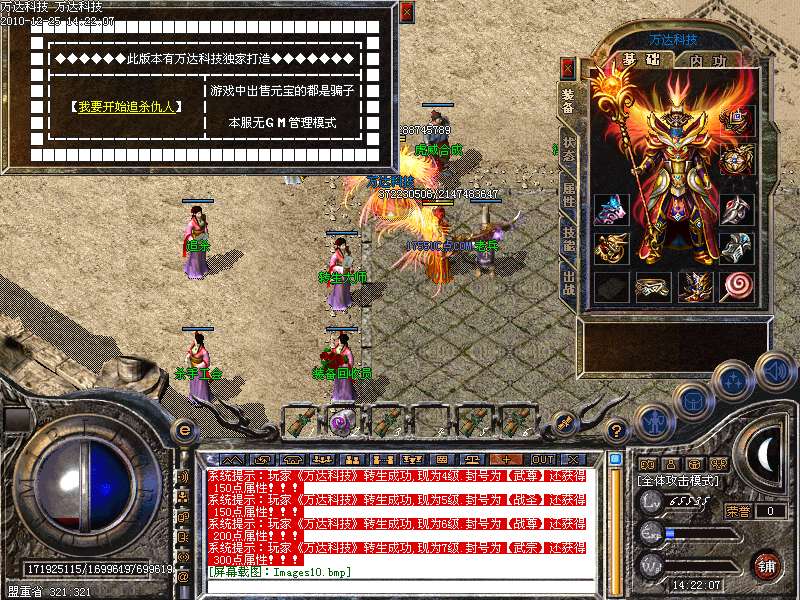Image resolution: width=800 pixels, height=600 pixels.
Task: Open the 状态 side tab
Action: click(568, 148)
